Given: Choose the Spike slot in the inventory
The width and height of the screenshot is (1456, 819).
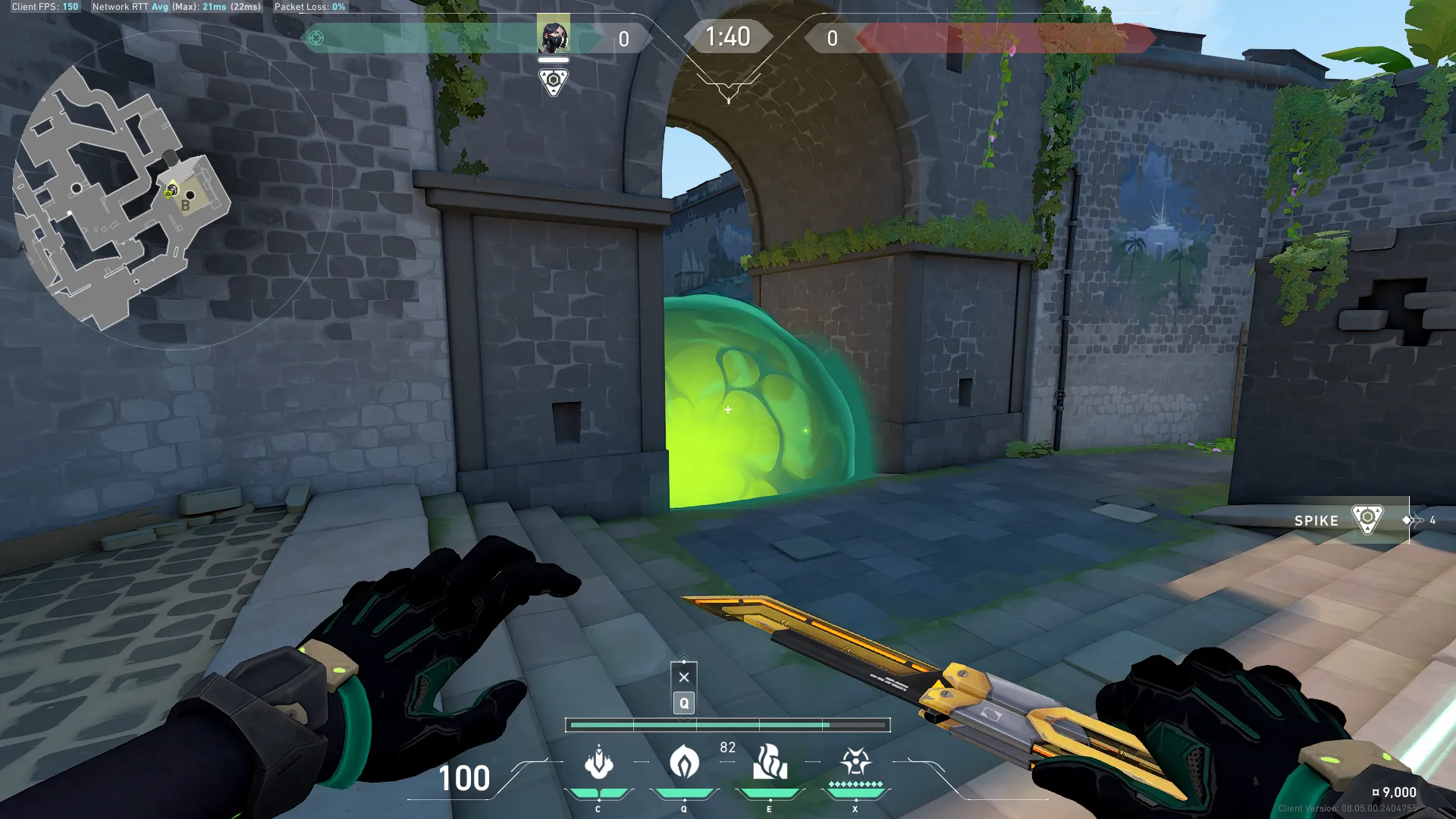Looking at the screenshot, I should [x=1342, y=520].
